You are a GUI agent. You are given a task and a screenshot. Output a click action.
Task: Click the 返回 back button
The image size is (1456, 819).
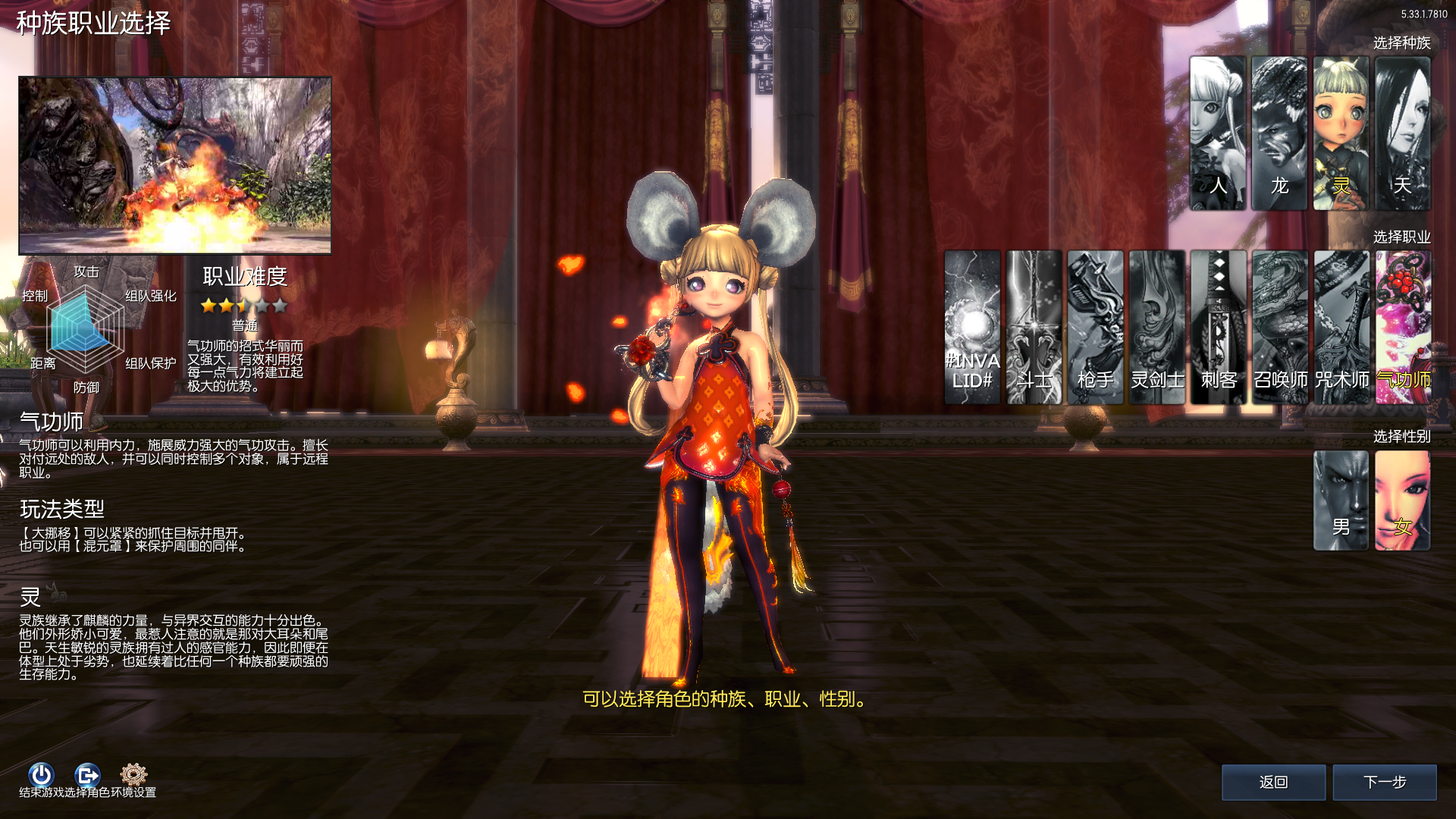[x=1273, y=782]
